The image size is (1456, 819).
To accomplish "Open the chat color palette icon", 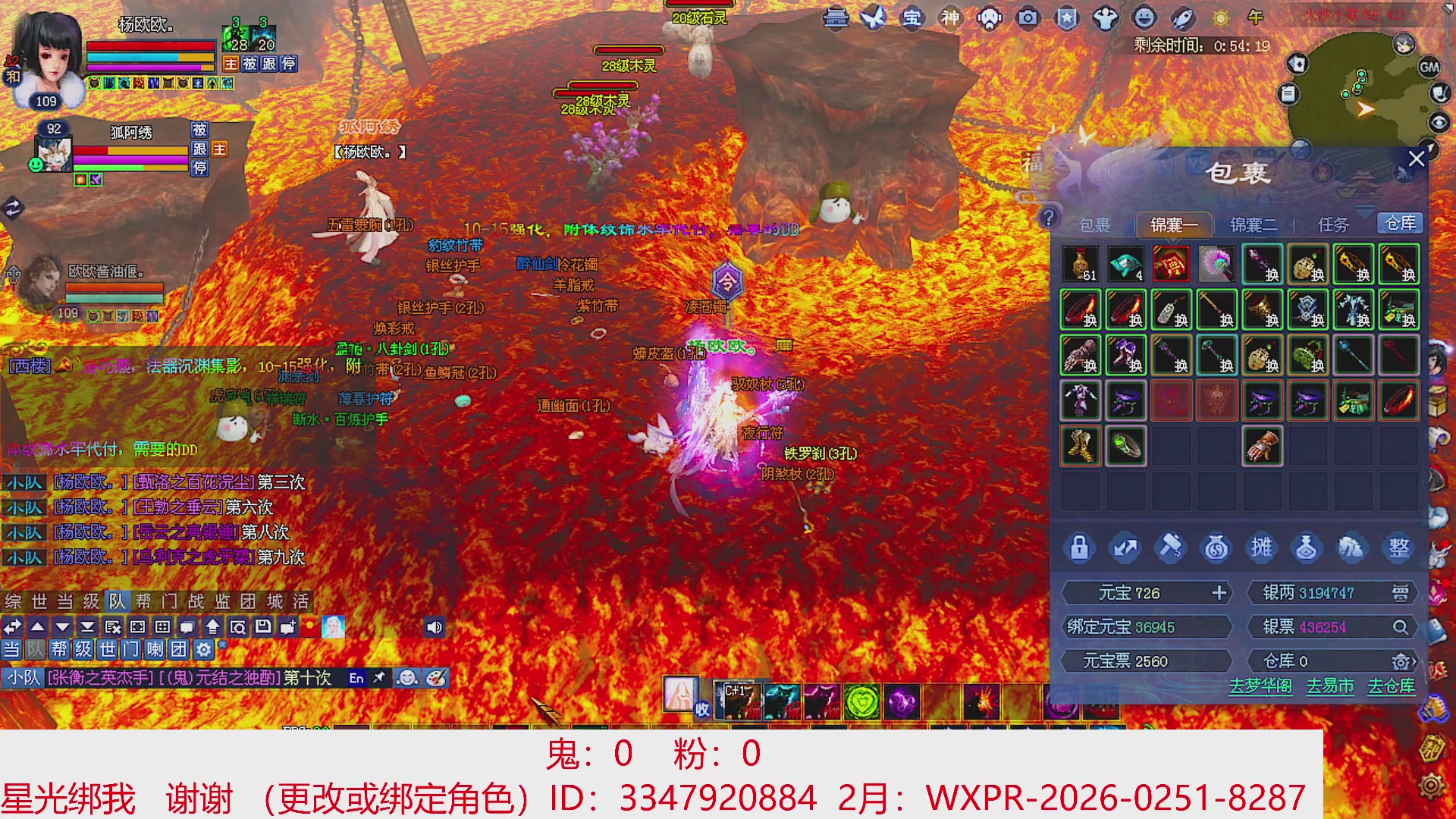I will pos(438,679).
